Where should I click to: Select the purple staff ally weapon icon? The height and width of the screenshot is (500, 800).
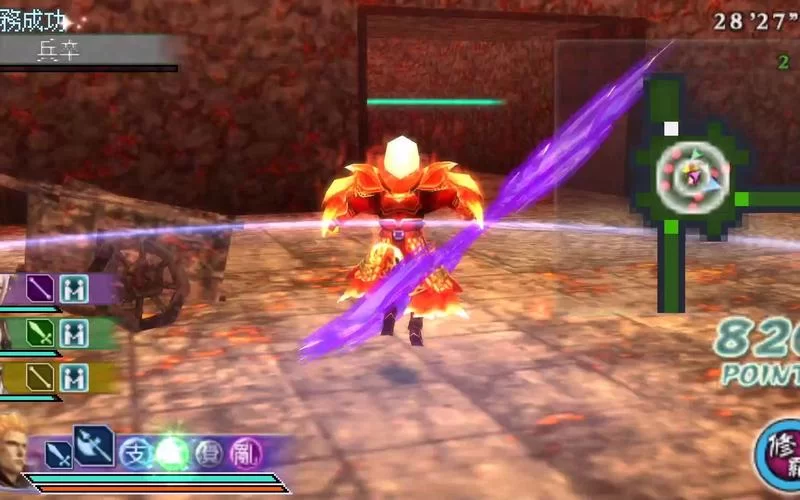(40, 289)
